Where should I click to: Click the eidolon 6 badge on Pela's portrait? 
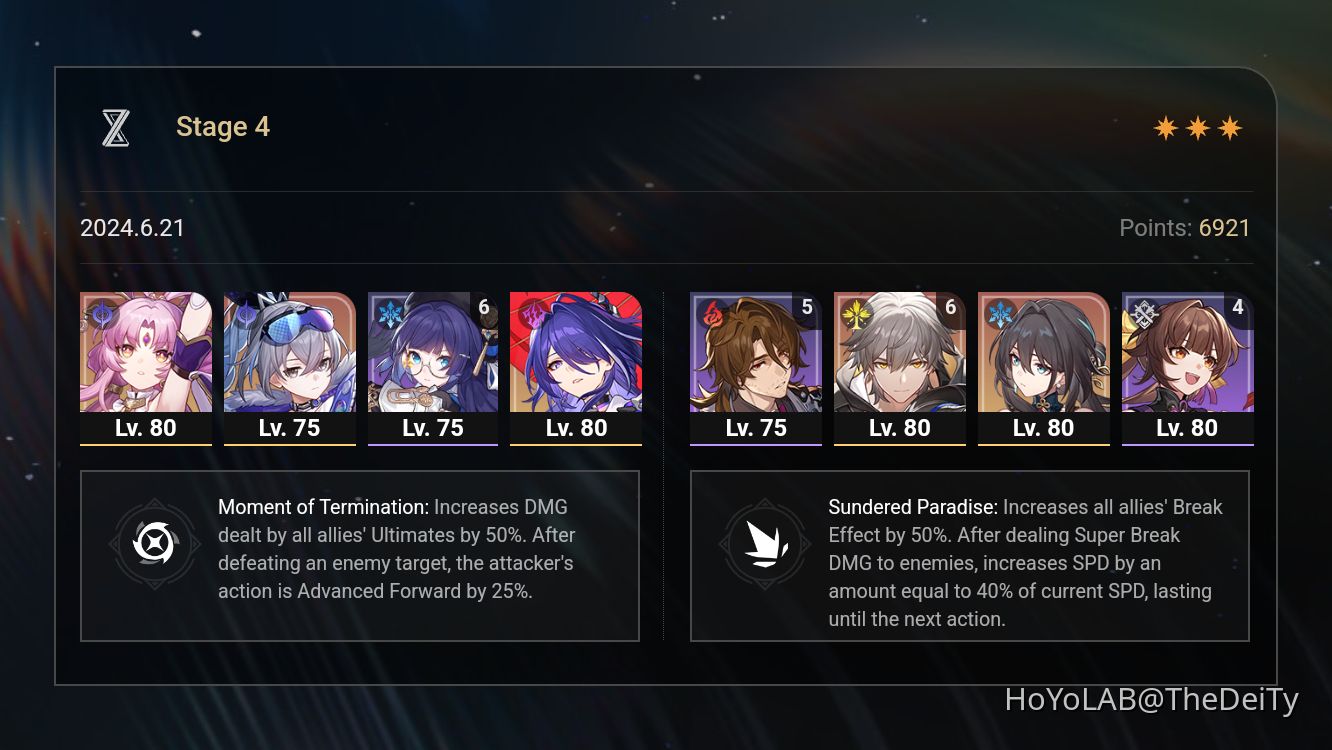[483, 307]
